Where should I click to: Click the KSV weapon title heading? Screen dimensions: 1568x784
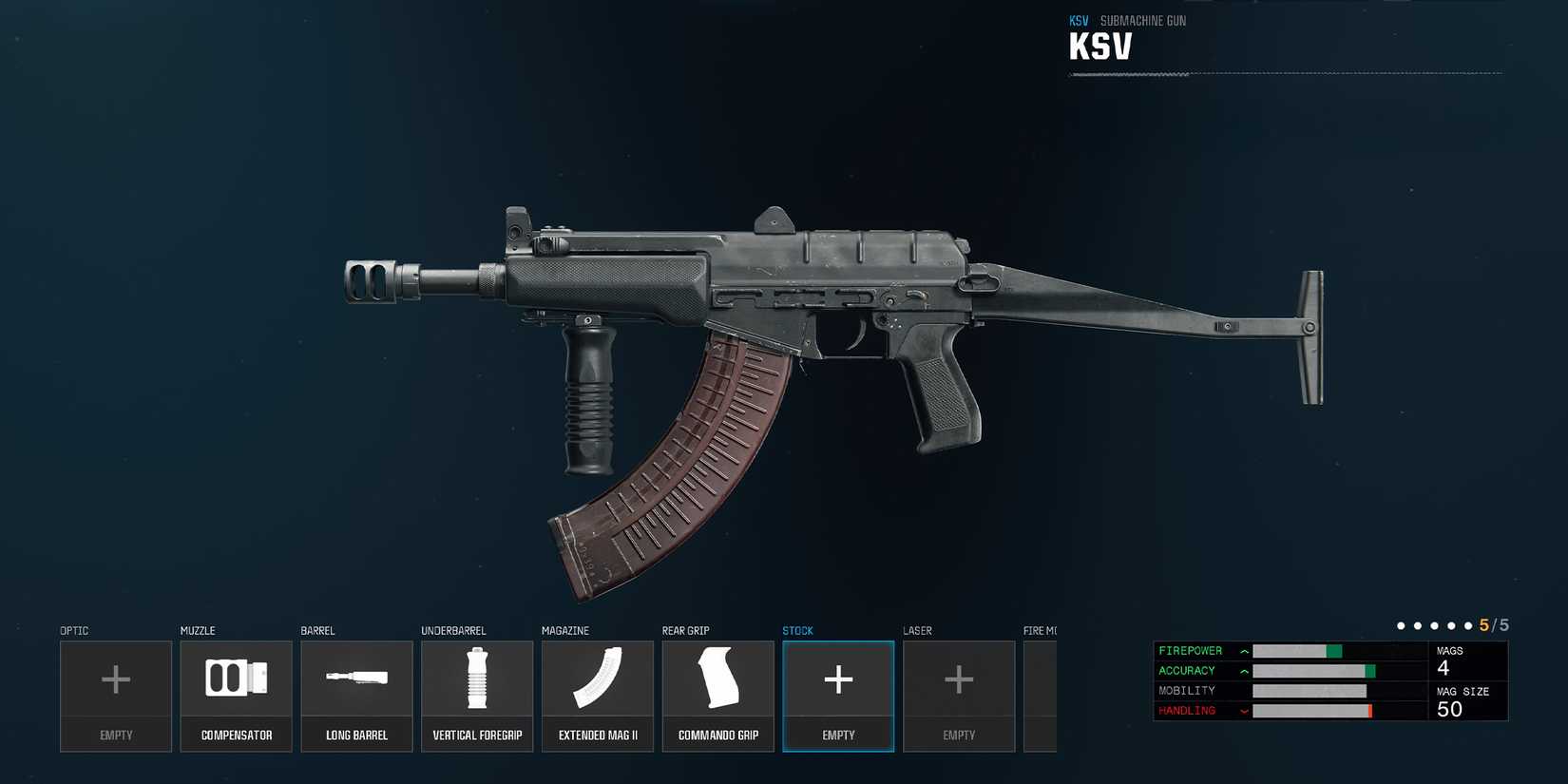1100,44
